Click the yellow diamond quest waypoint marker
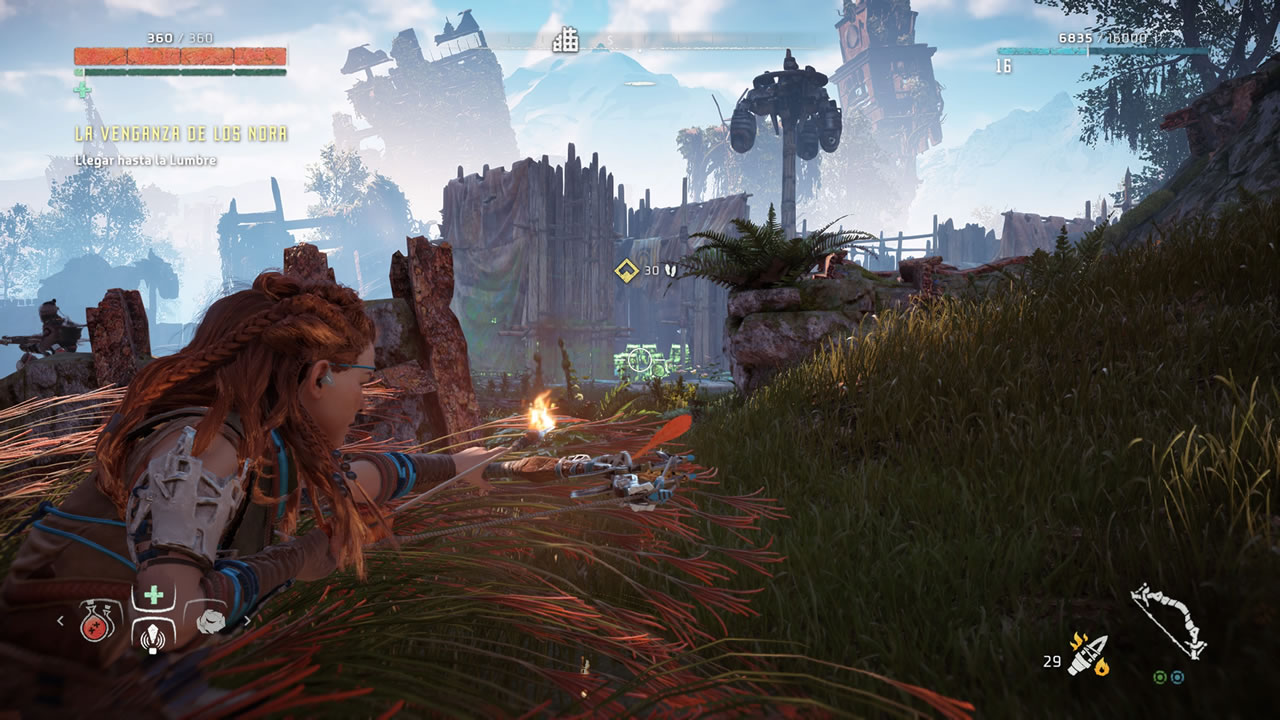This screenshot has width=1280, height=720. (626, 270)
